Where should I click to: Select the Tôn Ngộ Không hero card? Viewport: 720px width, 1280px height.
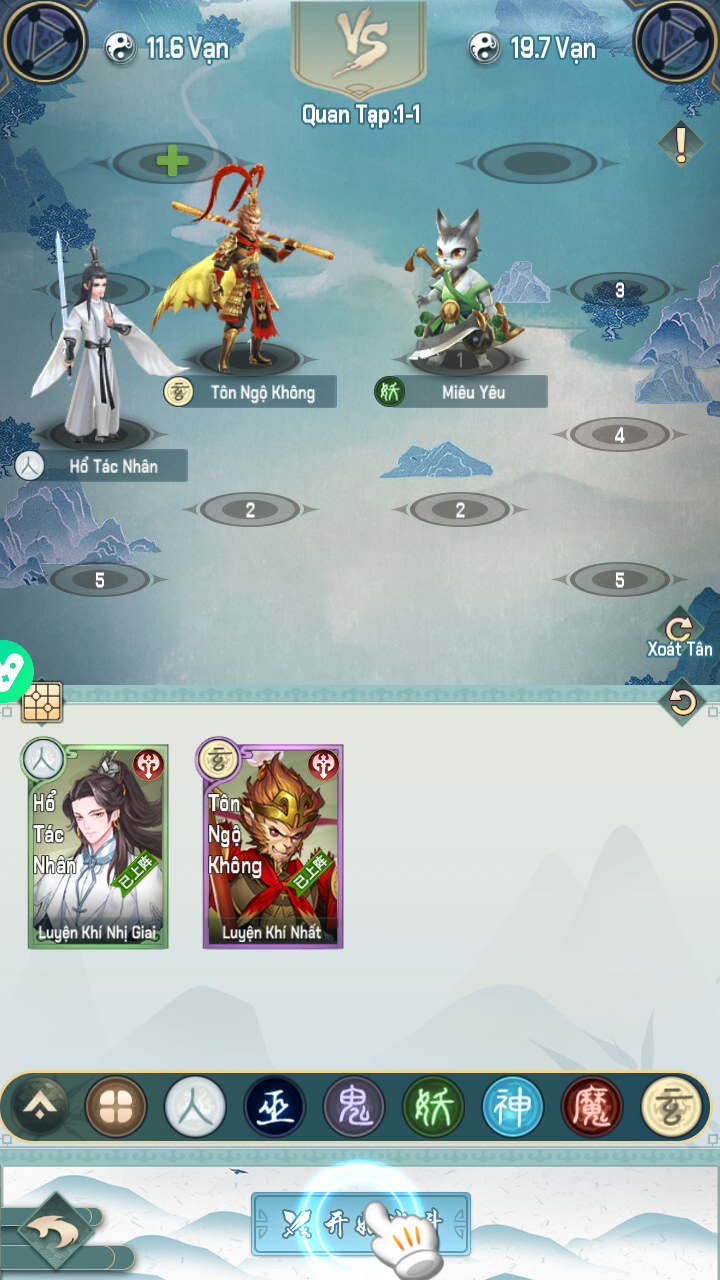coord(273,846)
